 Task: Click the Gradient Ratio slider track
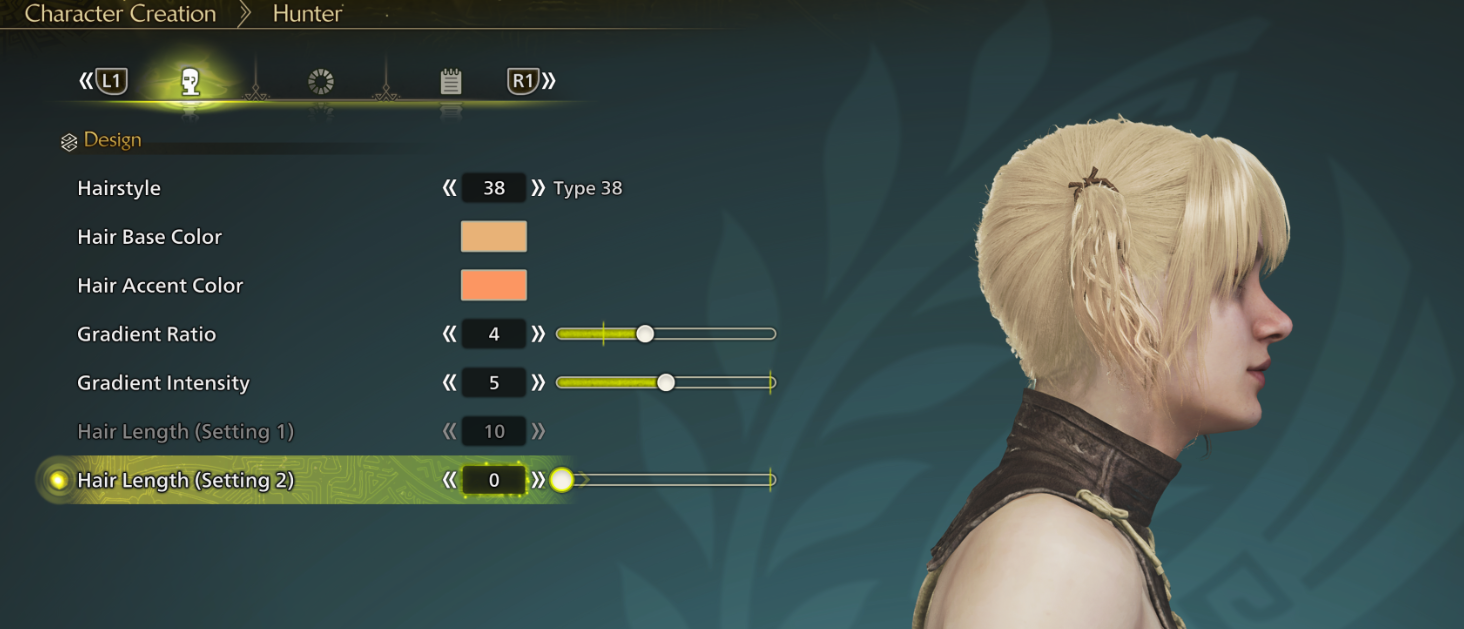click(x=710, y=334)
